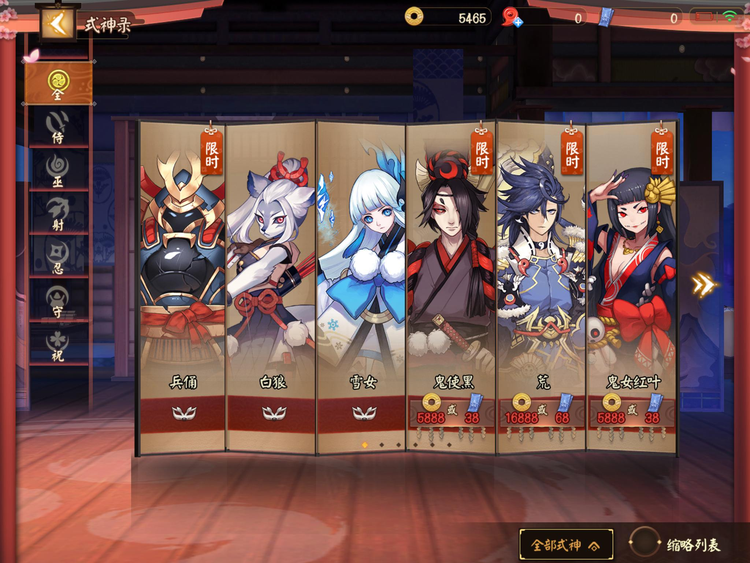750x563 pixels.
Task: Select the 全 (all) category tab
Action: point(58,83)
